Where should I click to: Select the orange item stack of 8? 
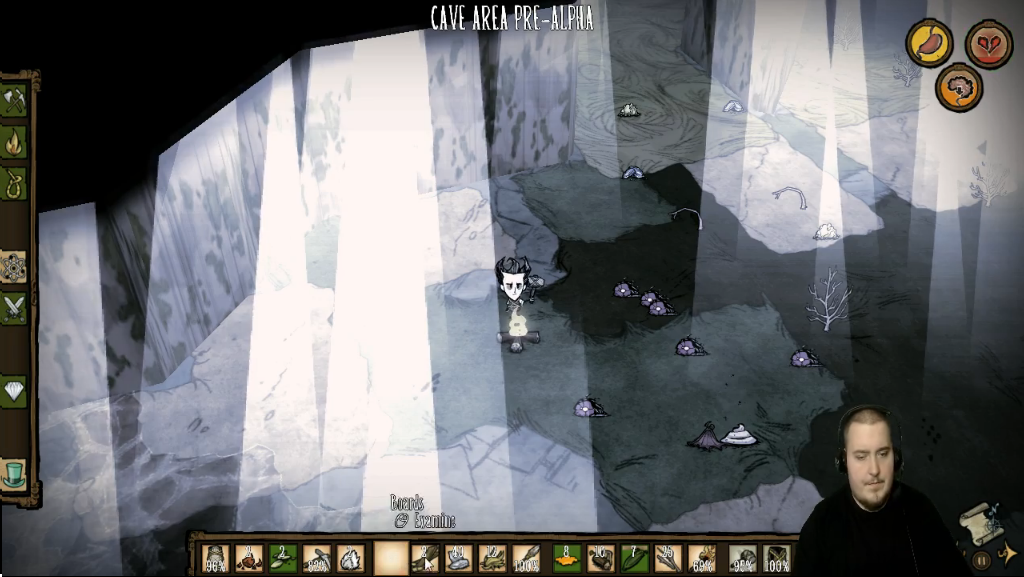567,558
